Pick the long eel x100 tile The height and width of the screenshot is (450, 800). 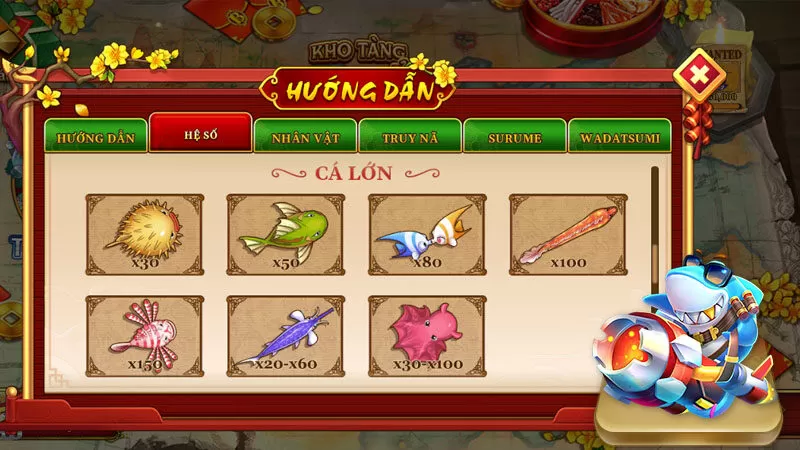click(x=568, y=233)
